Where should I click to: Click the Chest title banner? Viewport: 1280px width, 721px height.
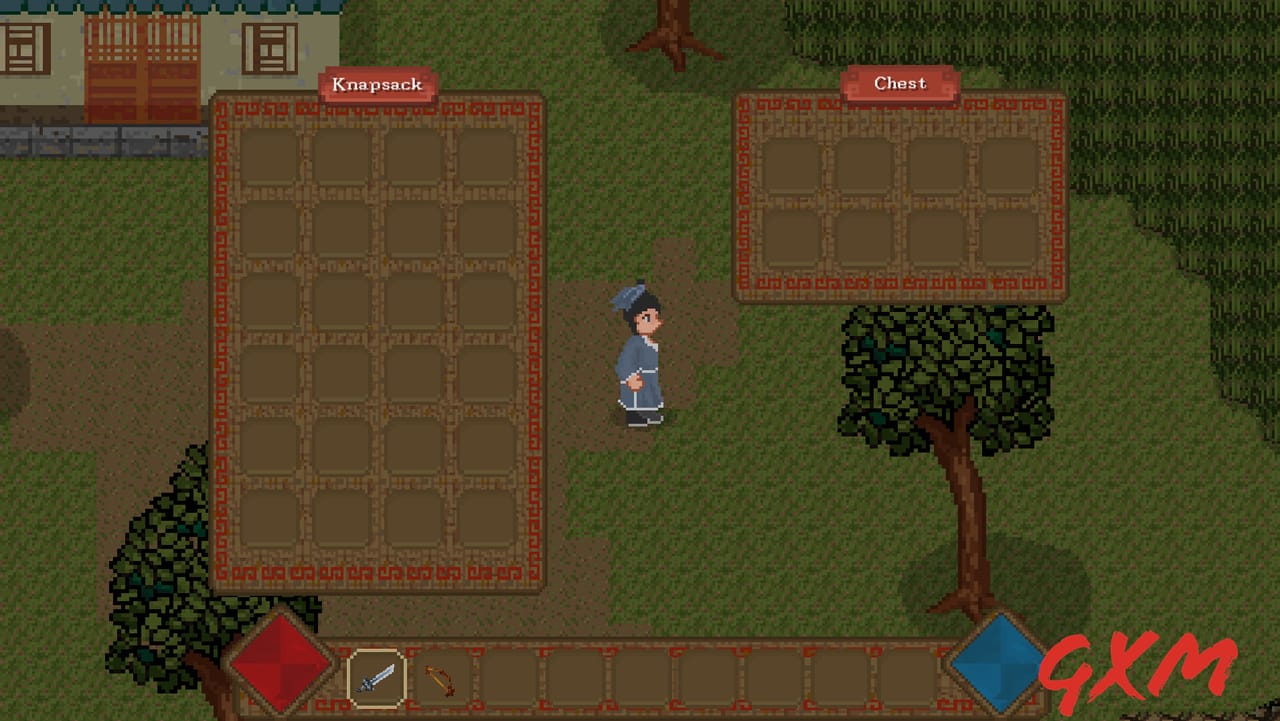899,83
